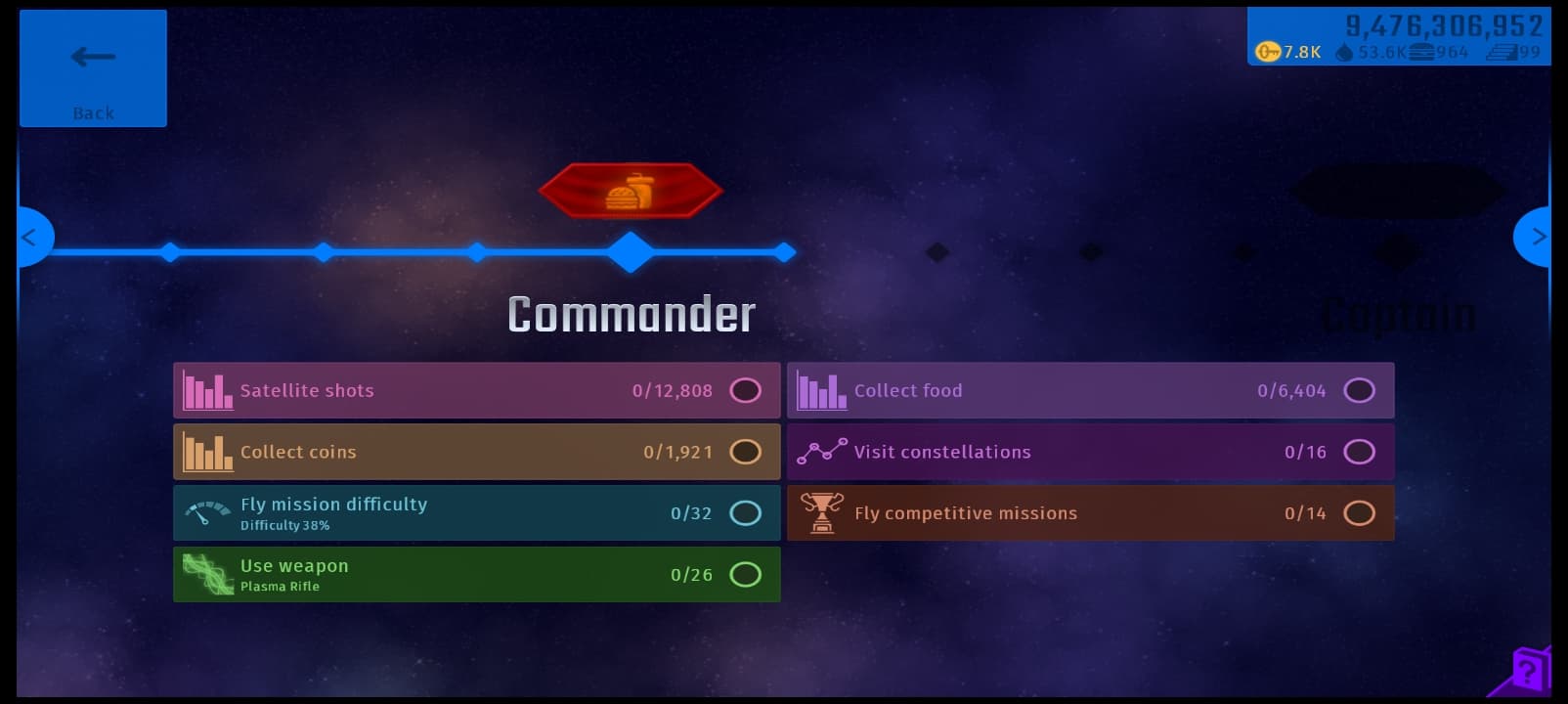Screen dimensions: 1568x704
Task: Go back using the Back button
Action: tap(93, 68)
